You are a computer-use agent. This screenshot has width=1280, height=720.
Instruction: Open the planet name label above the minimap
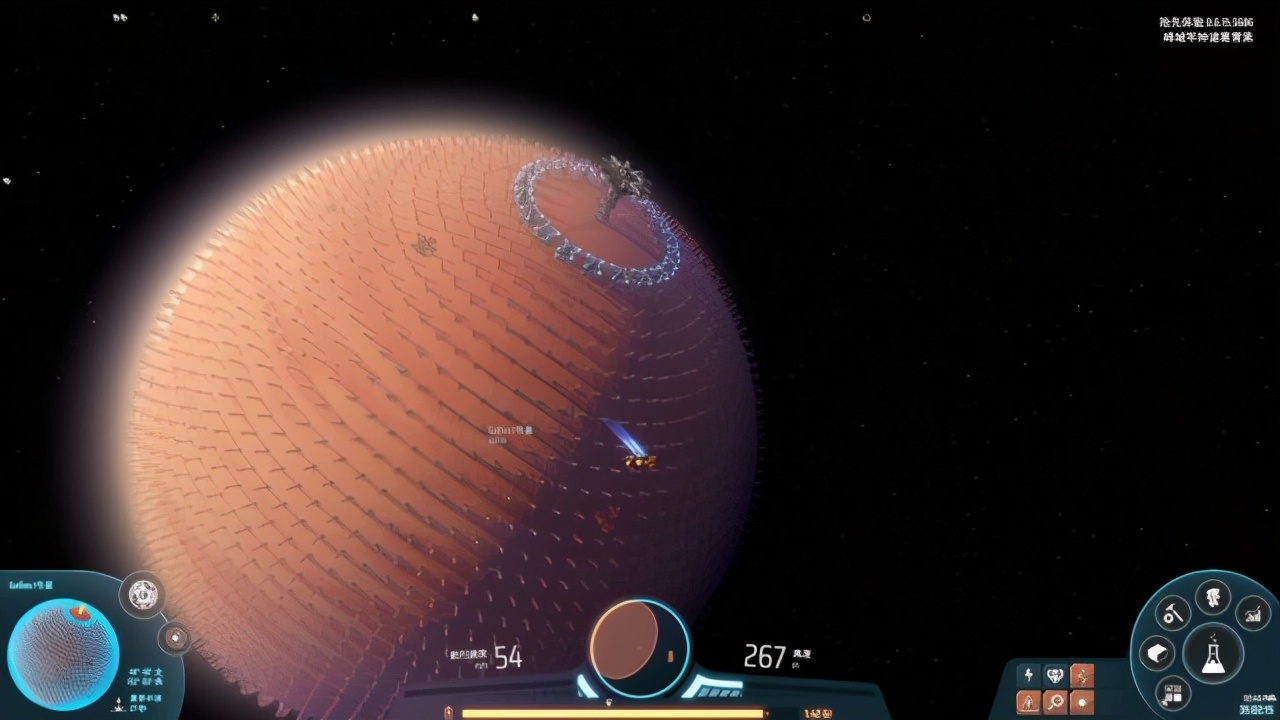click(30, 584)
